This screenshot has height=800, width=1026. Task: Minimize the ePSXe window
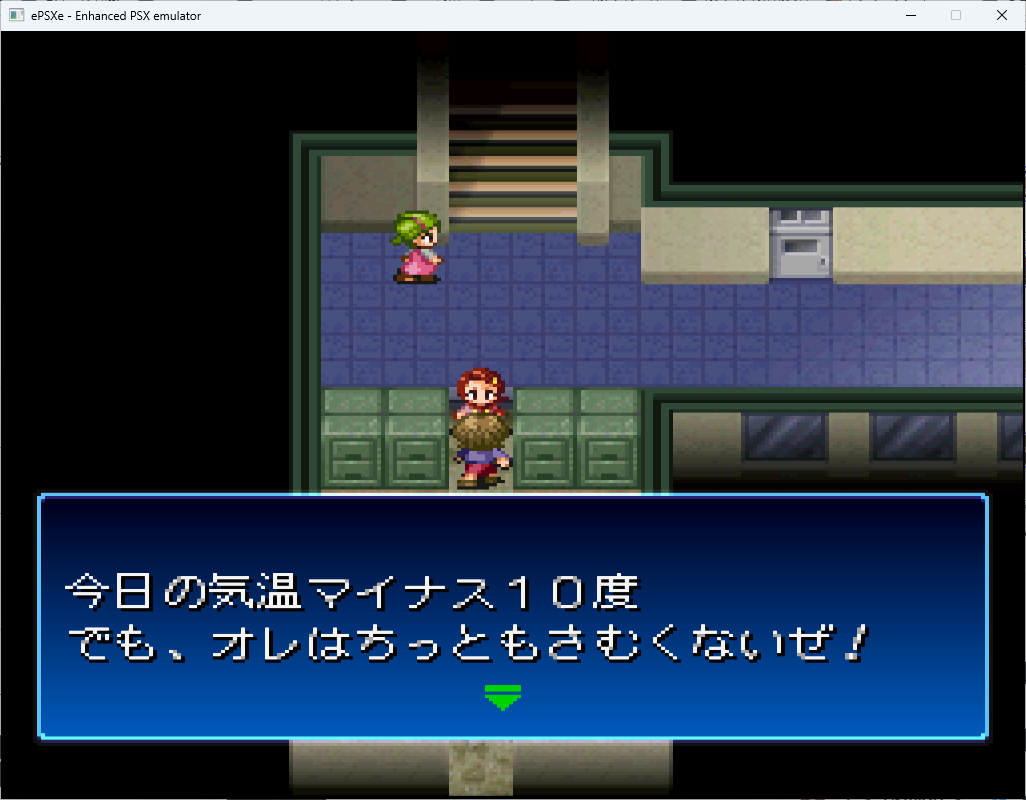click(x=910, y=15)
